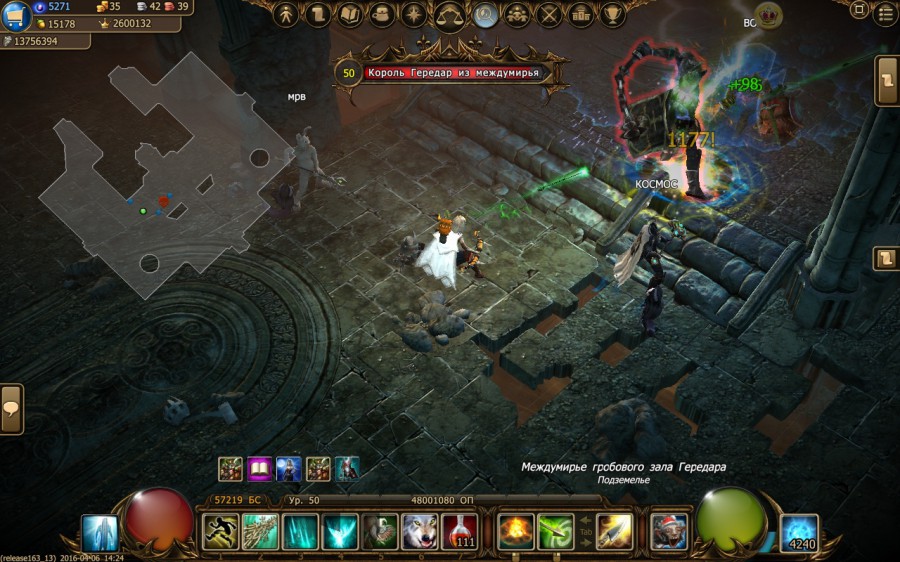Open the podium rankings icon

580,15
